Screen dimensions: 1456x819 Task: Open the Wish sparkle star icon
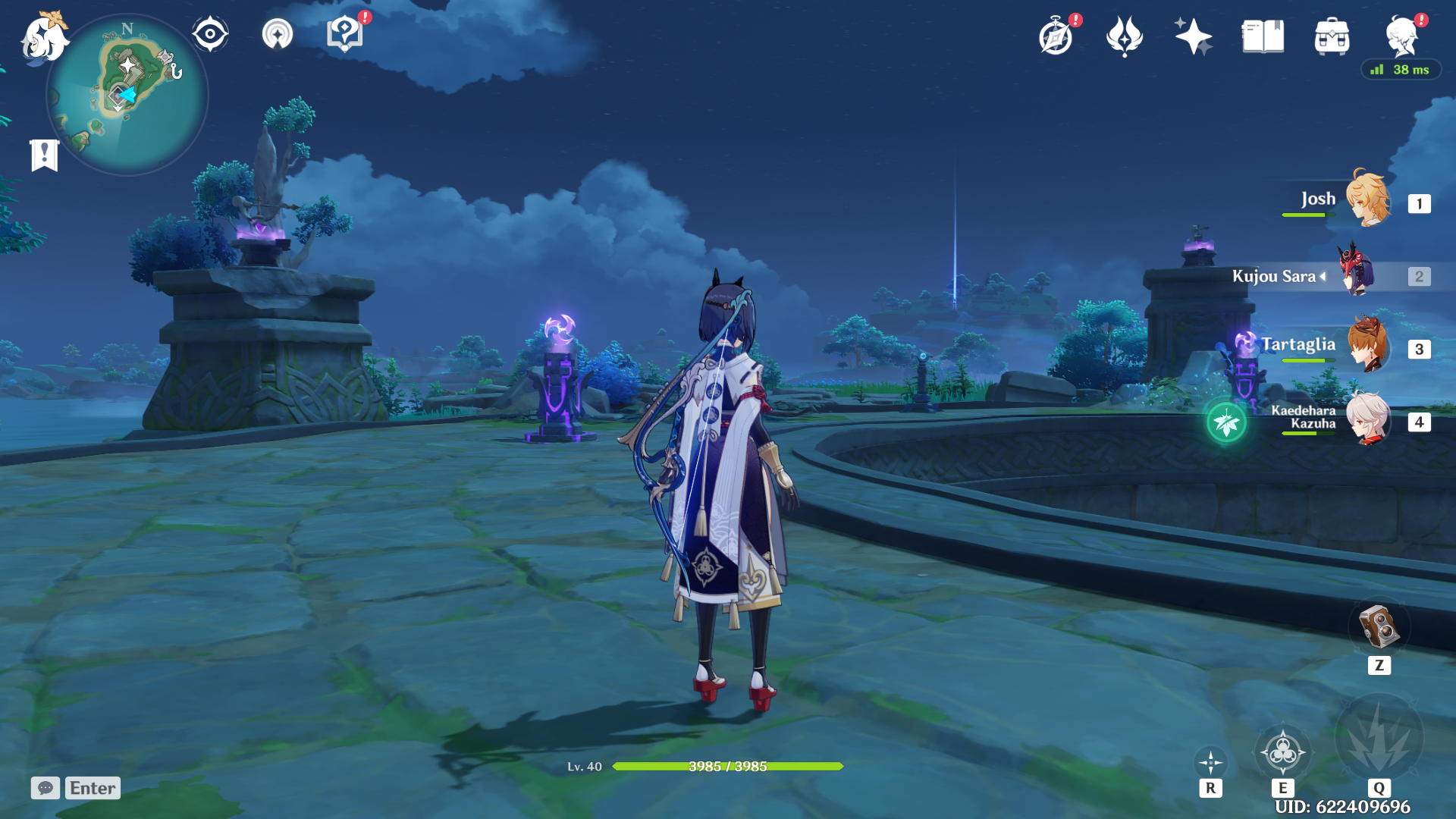(1192, 35)
